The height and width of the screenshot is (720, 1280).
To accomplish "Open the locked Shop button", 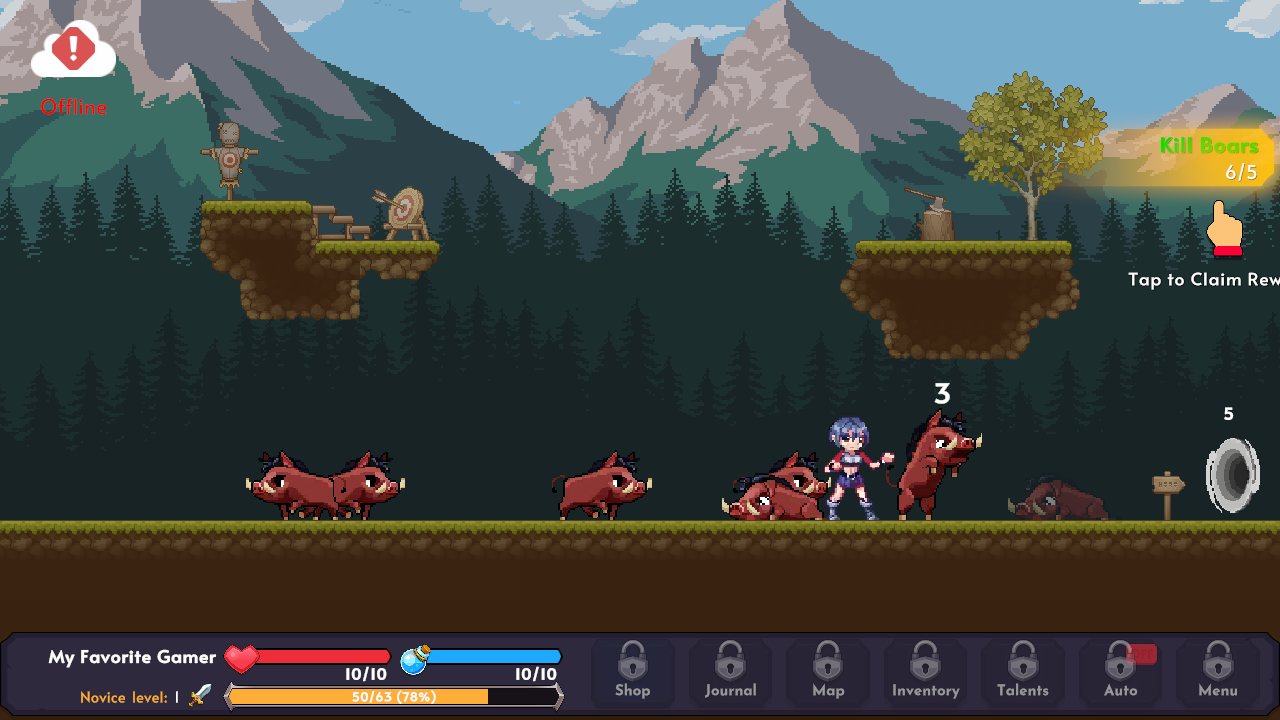I will click(x=632, y=671).
